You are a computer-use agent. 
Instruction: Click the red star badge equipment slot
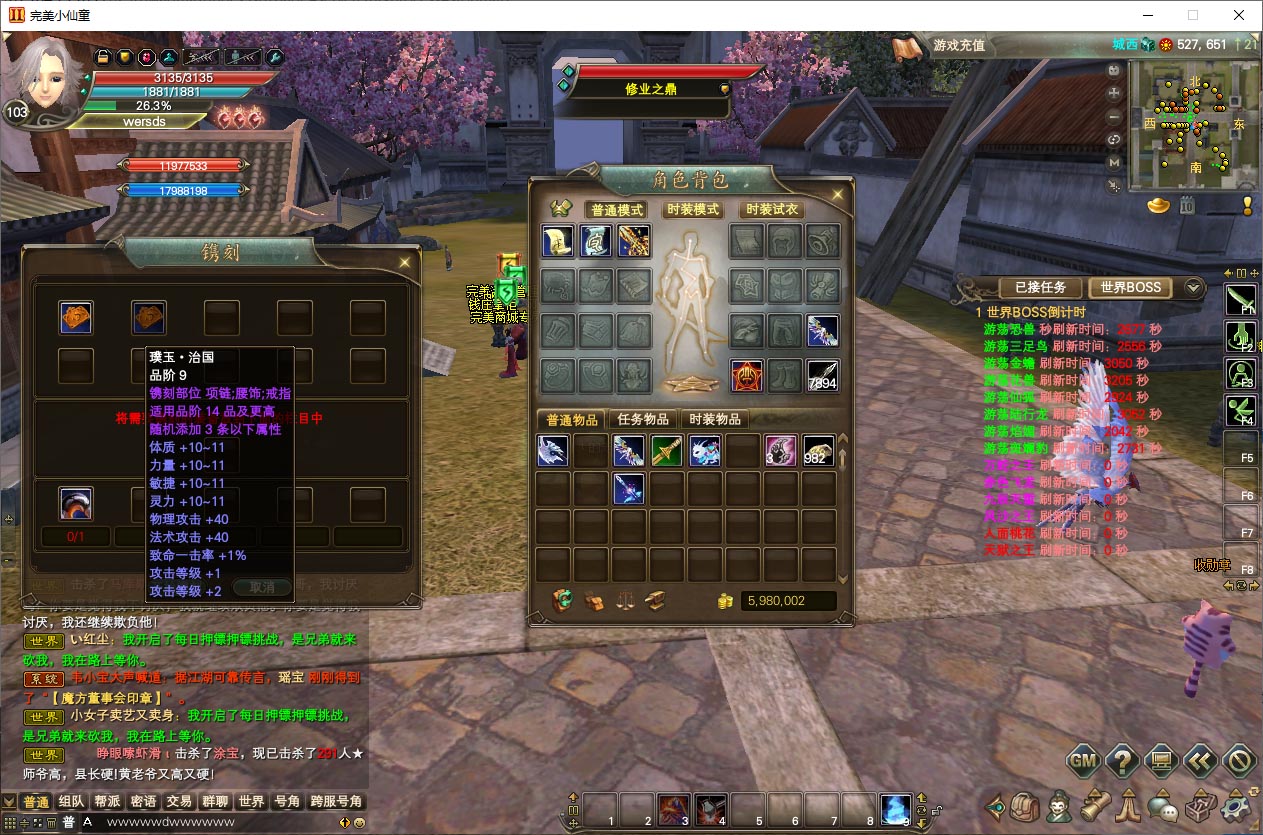(x=747, y=375)
